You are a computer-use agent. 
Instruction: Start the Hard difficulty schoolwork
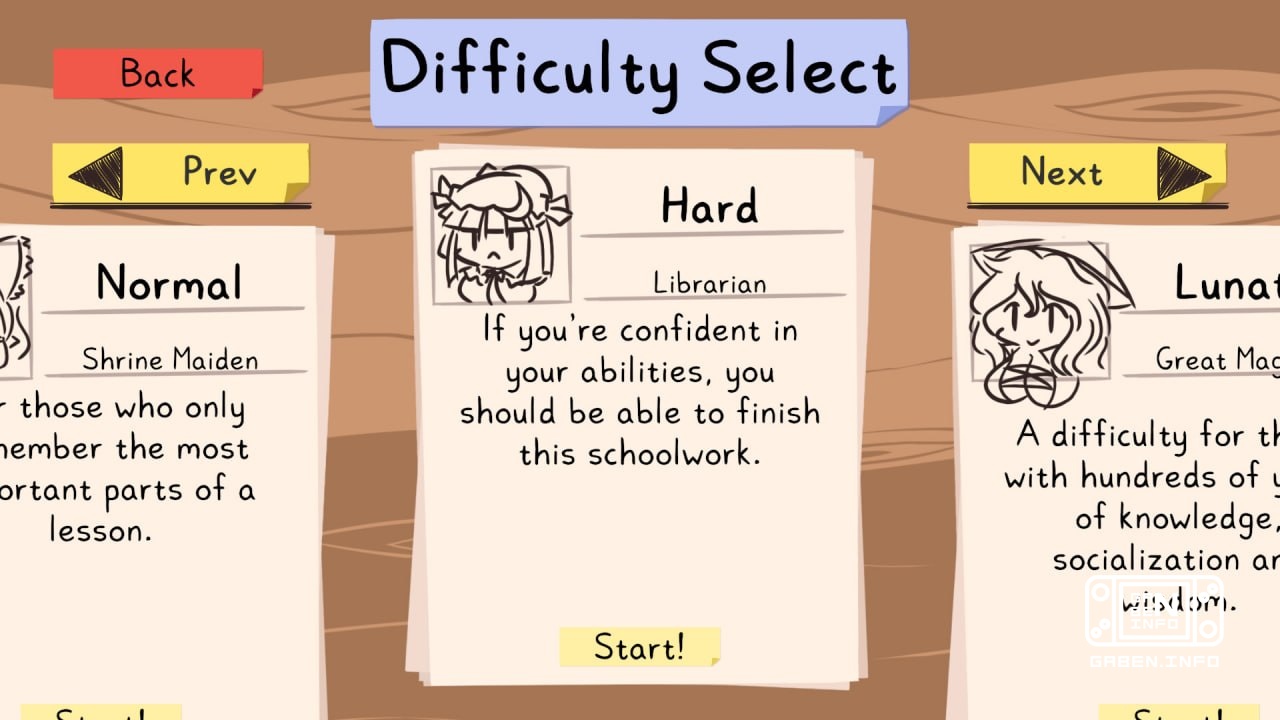(x=641, y=648)
